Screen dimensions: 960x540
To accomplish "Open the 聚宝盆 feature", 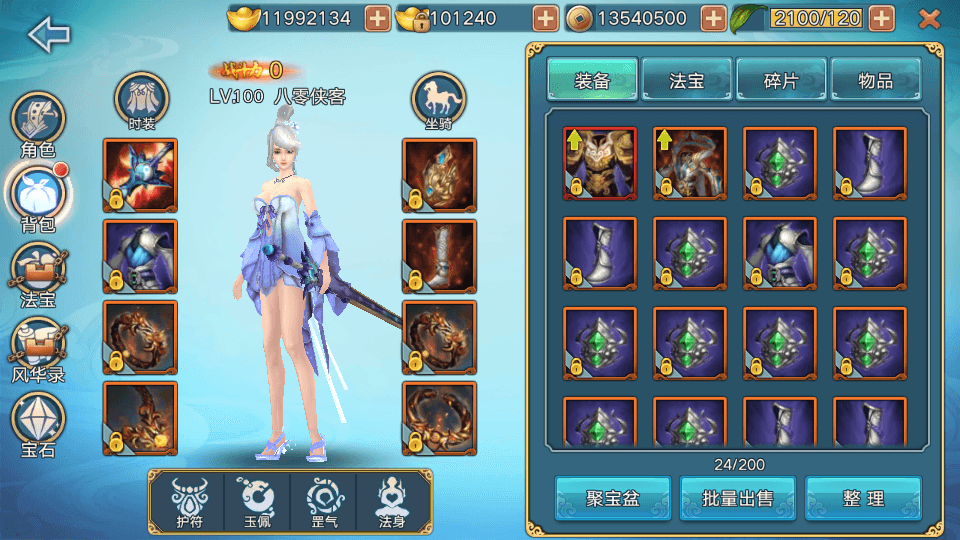I will point(613,498).
